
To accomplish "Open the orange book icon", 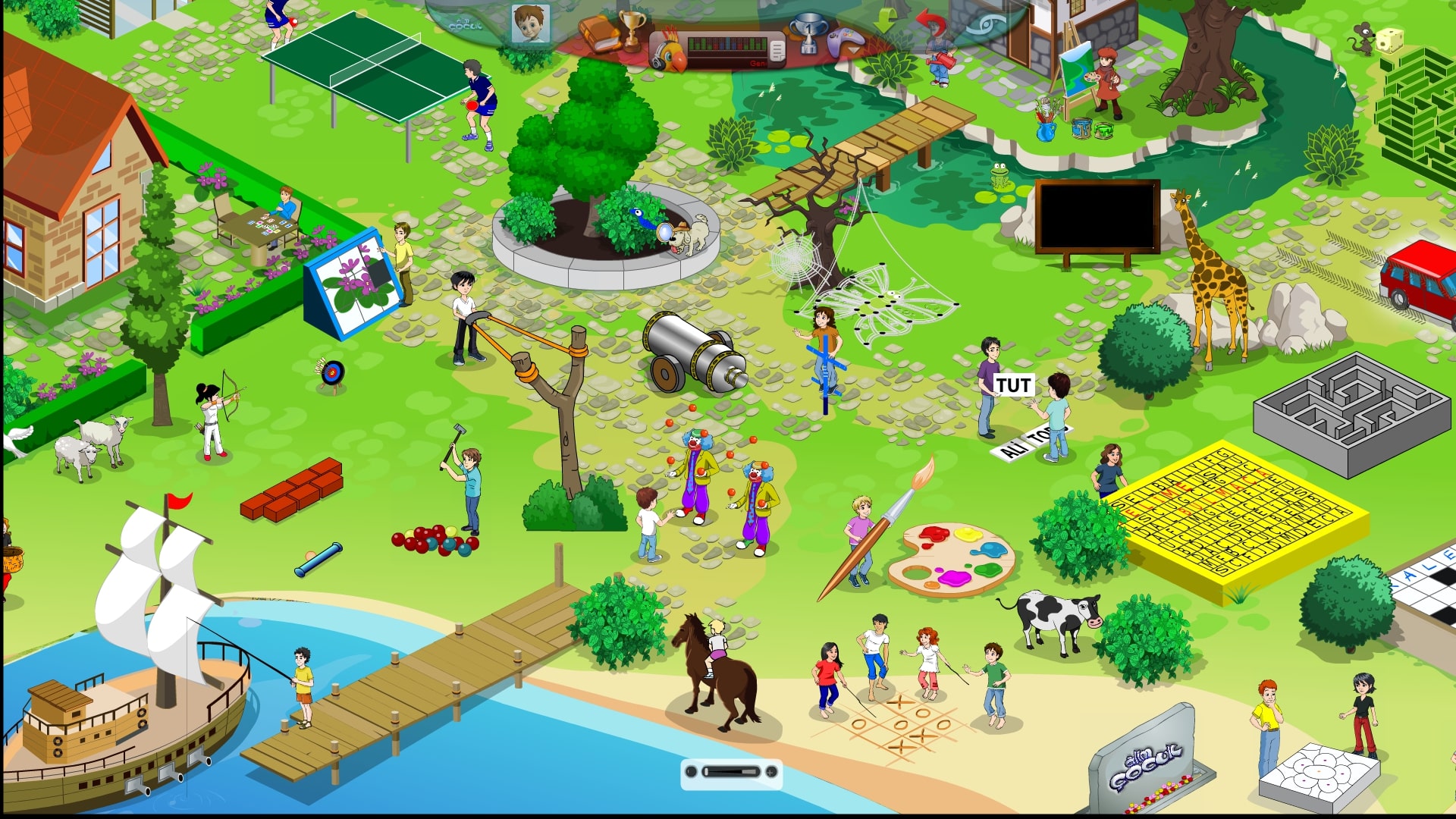I will (600, 34).
